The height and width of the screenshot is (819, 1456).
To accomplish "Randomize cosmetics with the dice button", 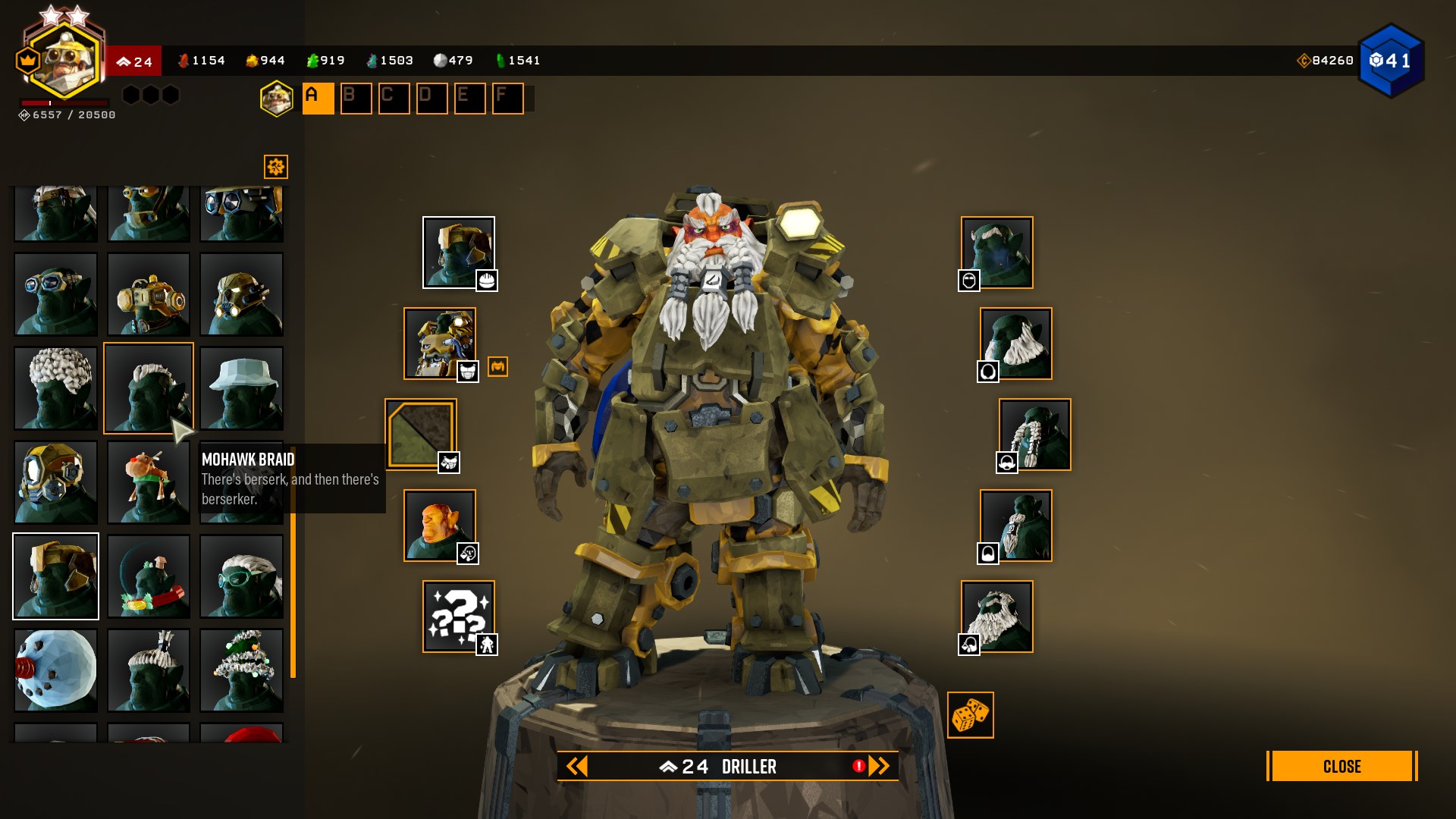I will tap(970, 715).
